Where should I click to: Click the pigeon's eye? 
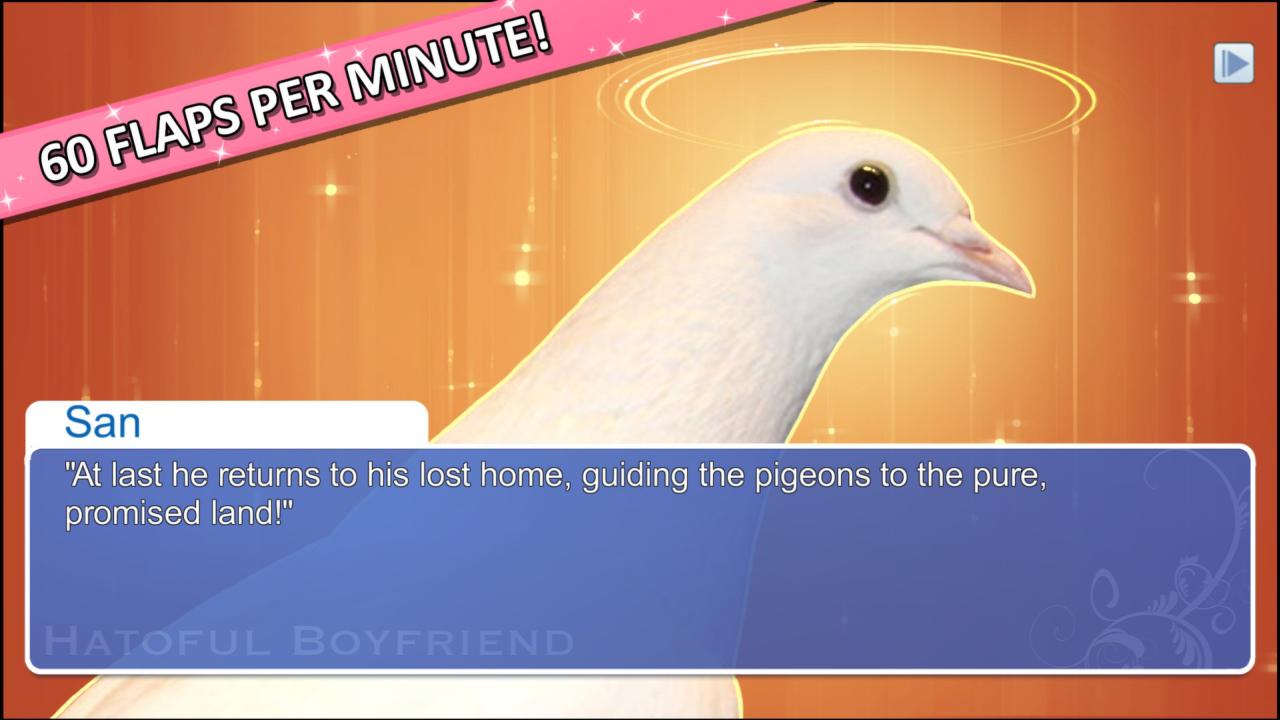pyautogui.click(x=869, y=182)
